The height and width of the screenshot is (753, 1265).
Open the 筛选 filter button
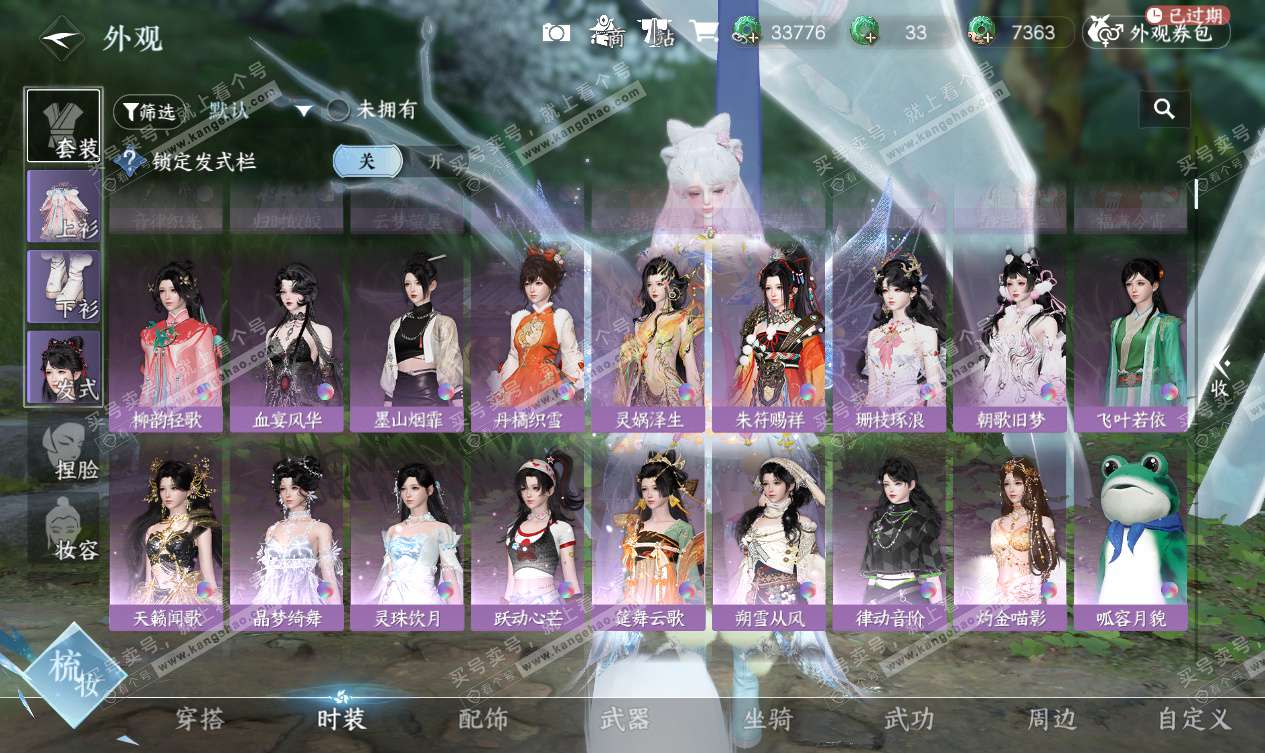click(x=148, y=111)
